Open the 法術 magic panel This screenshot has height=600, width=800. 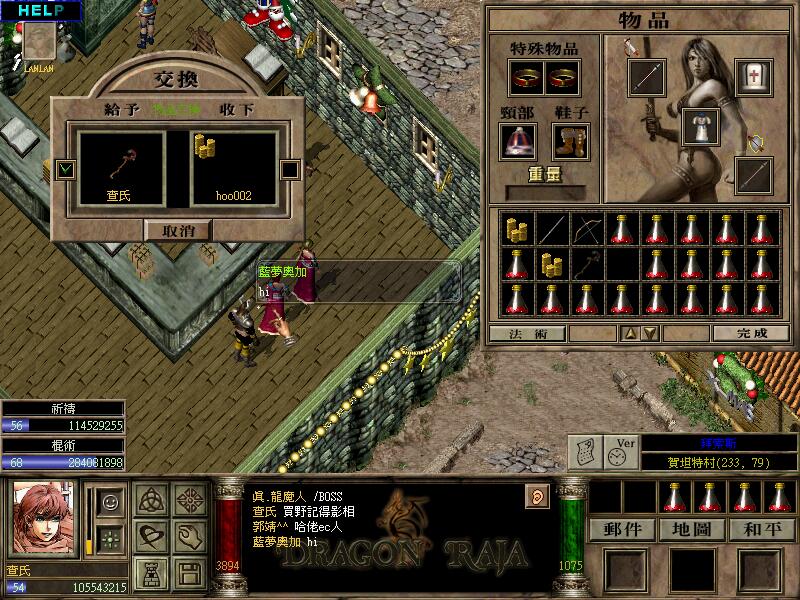(x=527, y=333)
